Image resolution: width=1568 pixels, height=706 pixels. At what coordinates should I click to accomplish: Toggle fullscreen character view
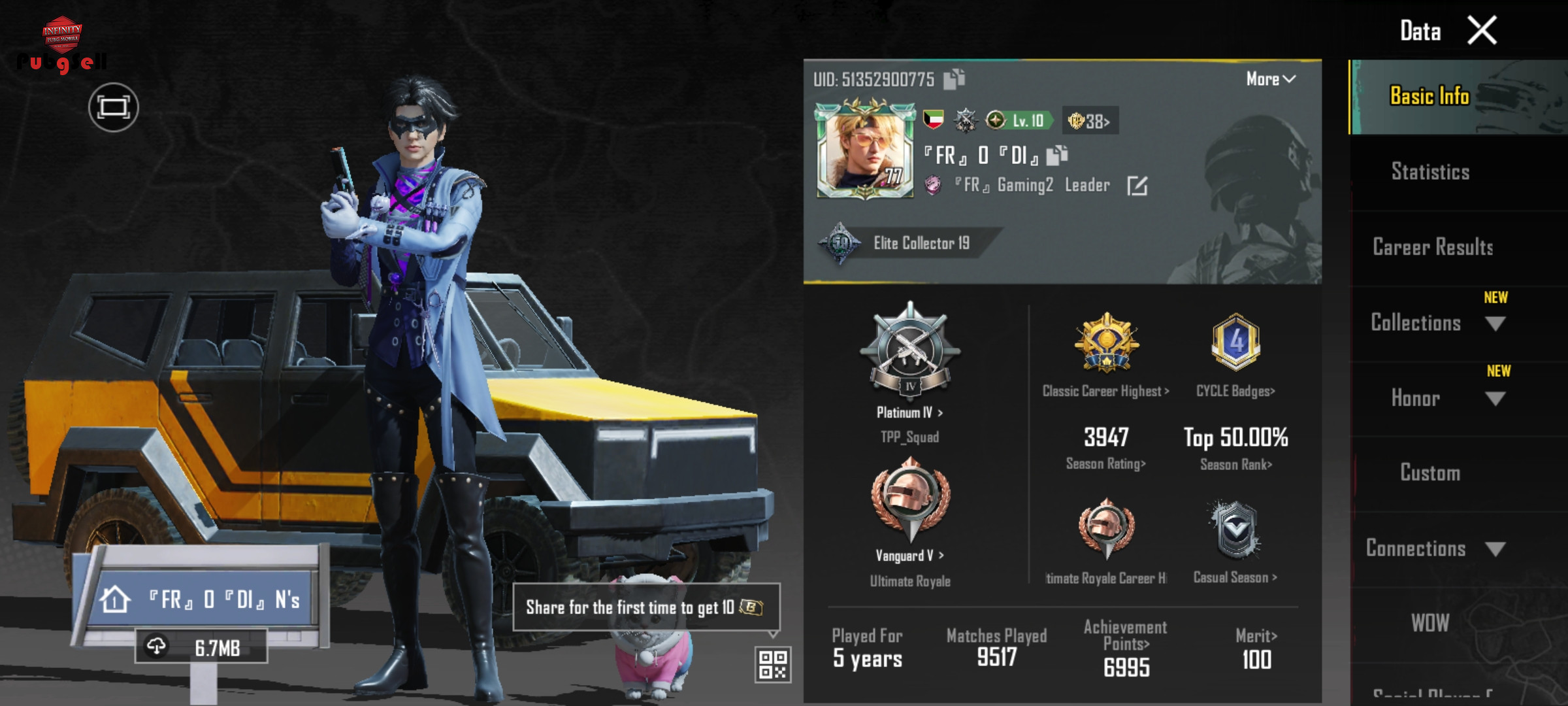(114, 107)
